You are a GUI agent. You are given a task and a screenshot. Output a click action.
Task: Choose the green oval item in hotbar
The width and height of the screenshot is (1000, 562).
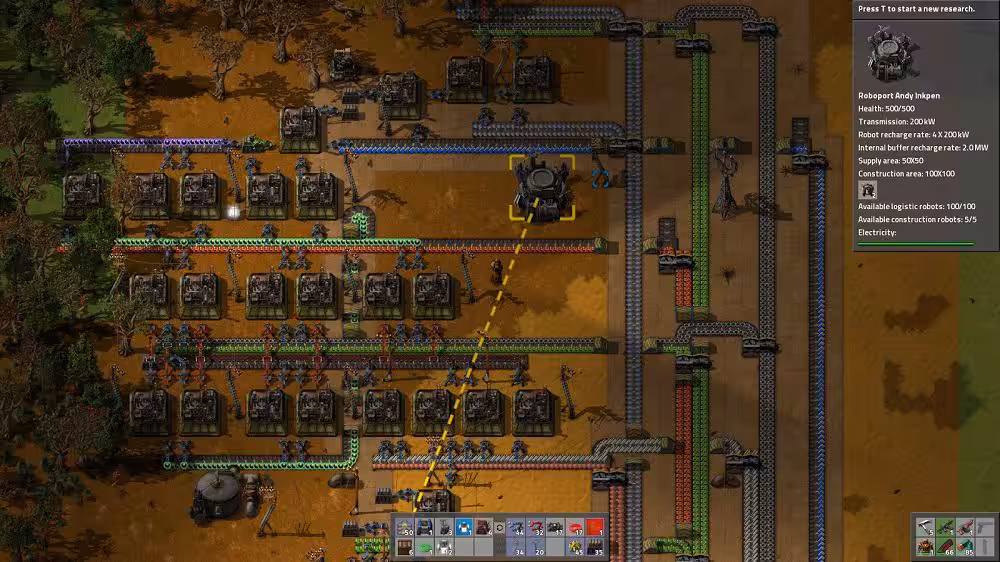tap(424, 546)
